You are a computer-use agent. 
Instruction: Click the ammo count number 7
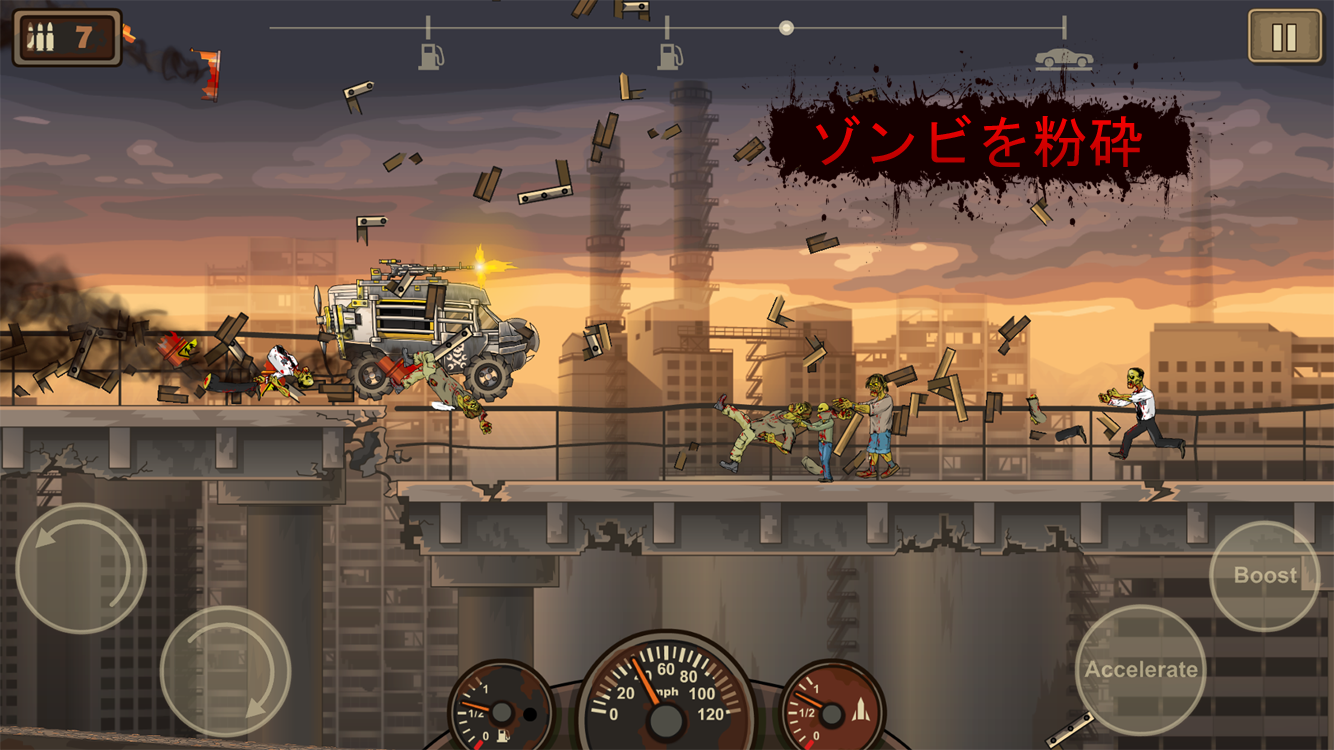click(82, 34)
